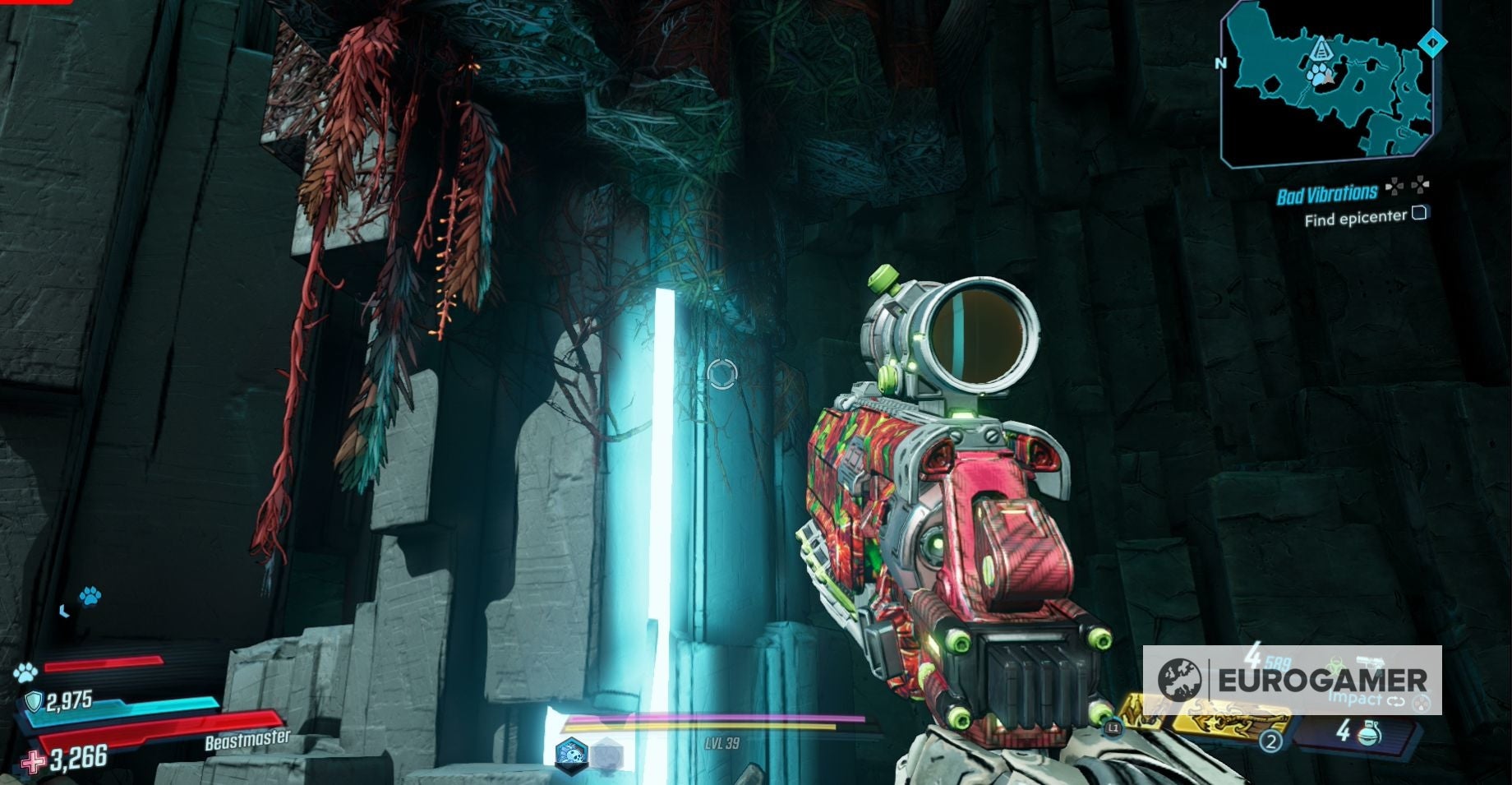This screenshot has width=1512, height=785.
Task: Select the paw print icon on the left edge
Action: [24, 672]
